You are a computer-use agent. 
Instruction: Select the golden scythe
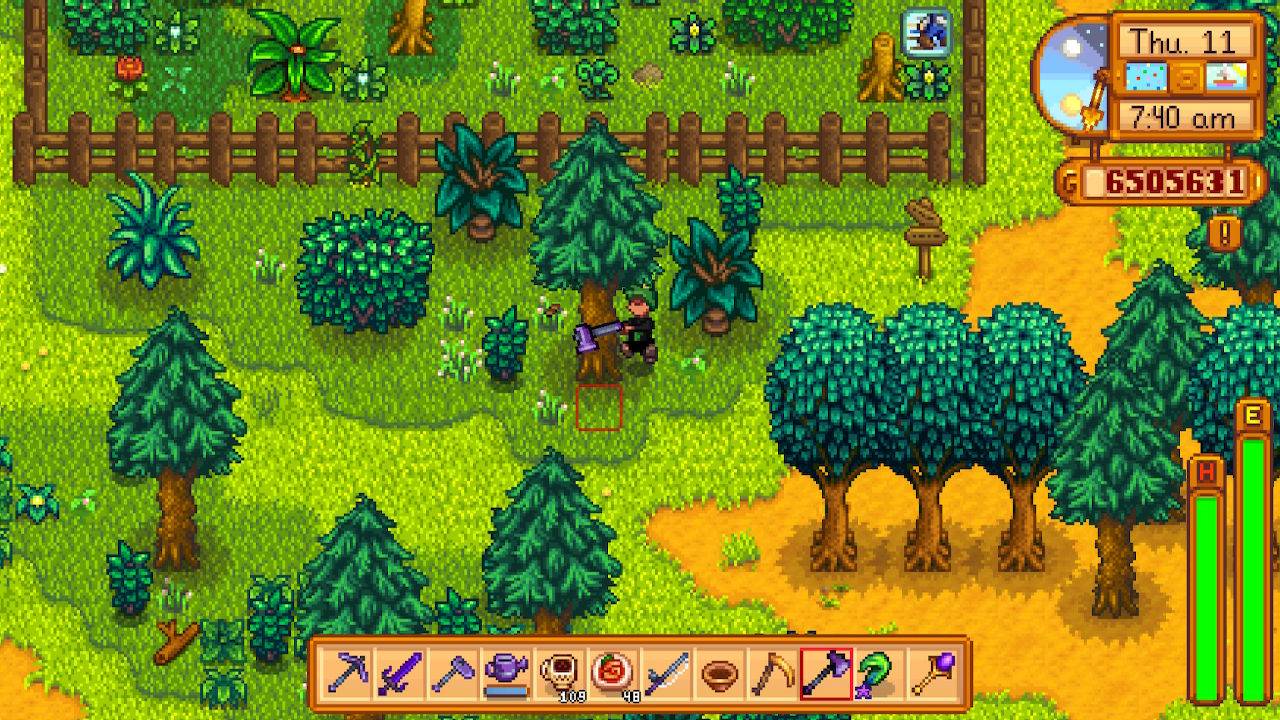point(772,674)
